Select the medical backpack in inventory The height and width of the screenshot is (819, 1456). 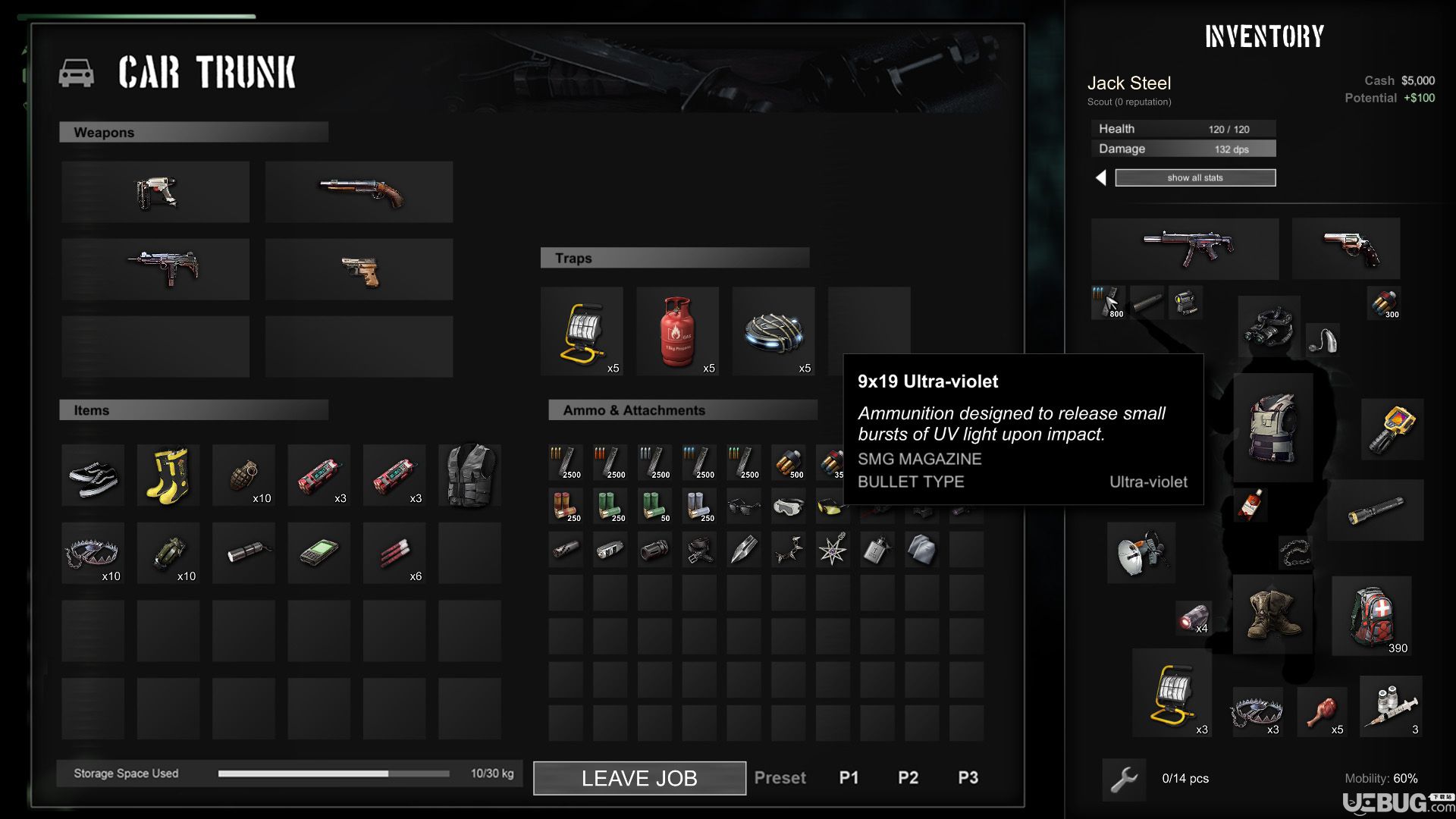(1372, 615)
